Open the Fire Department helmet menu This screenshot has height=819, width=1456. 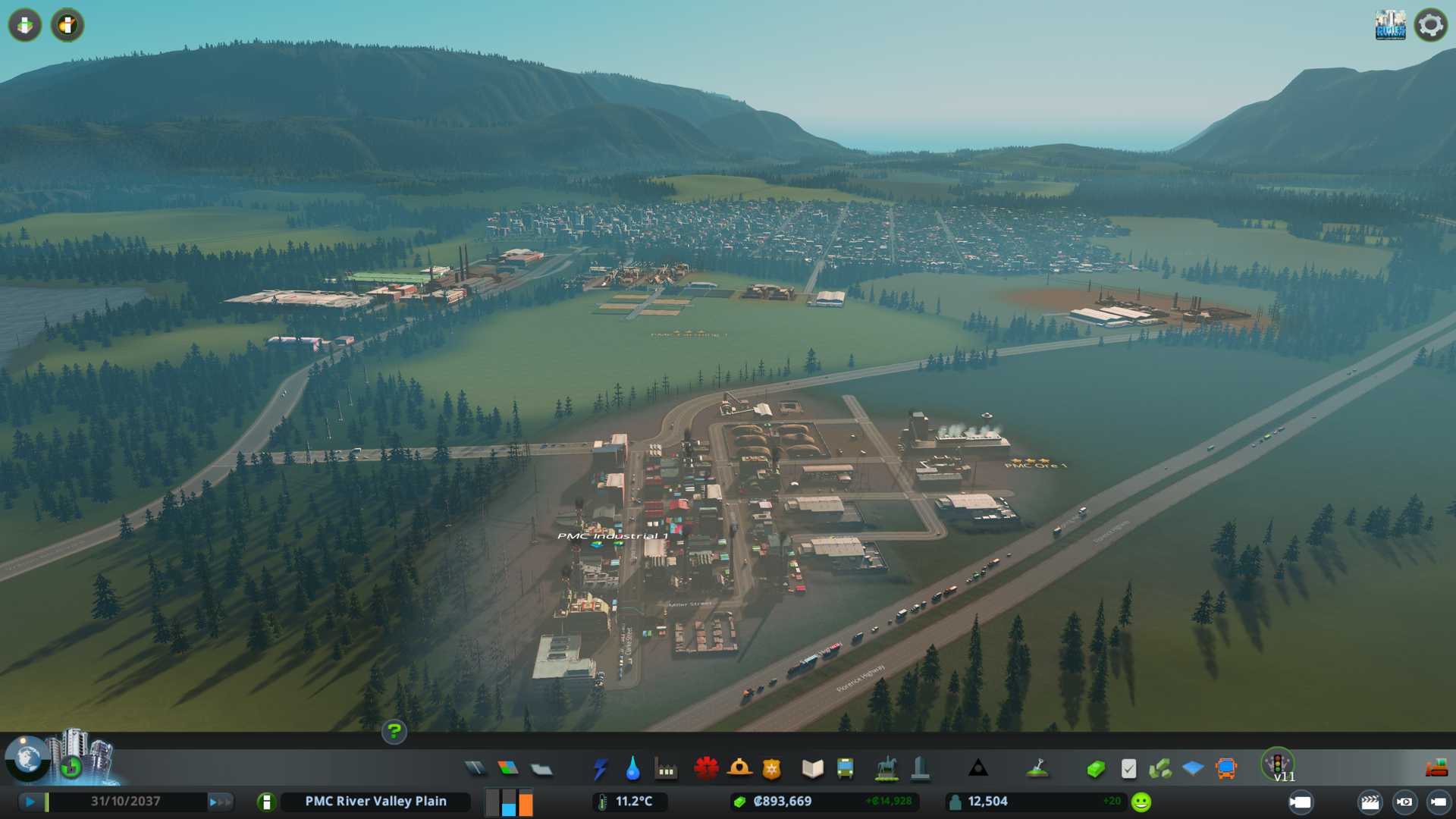point(739,769)
